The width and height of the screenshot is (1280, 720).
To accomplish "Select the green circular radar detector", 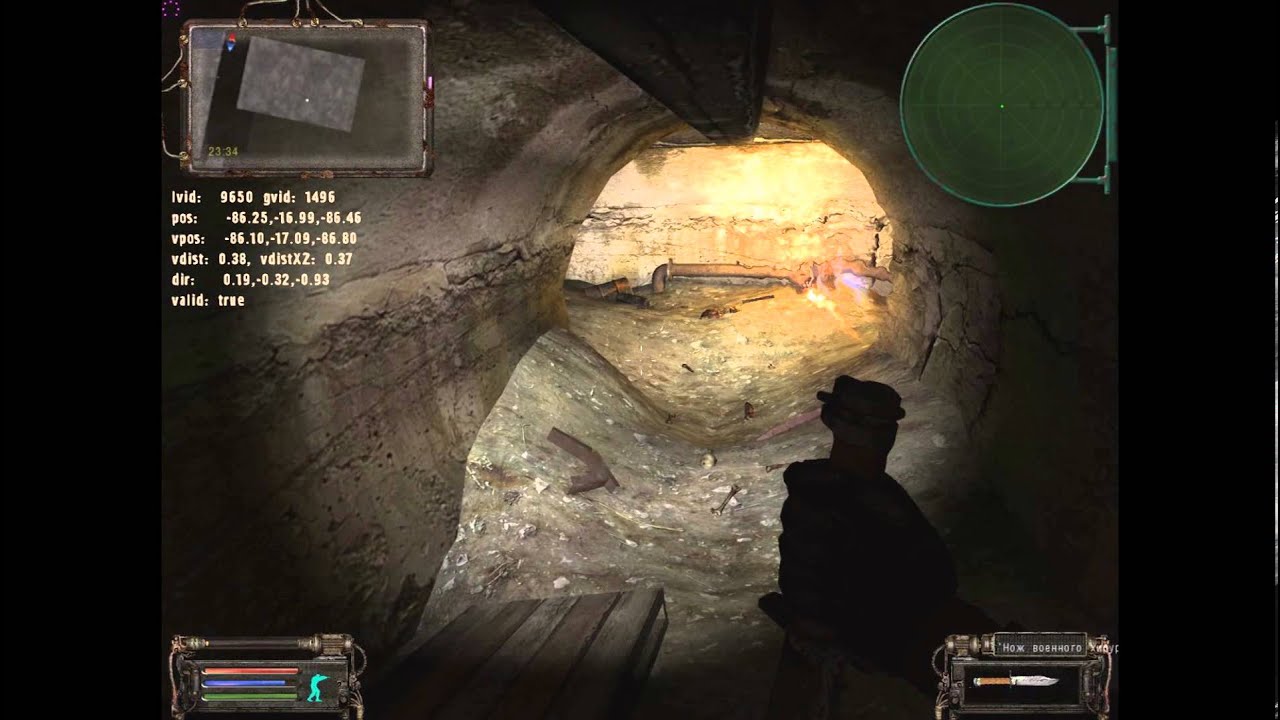I will (x=1001, y=105).
